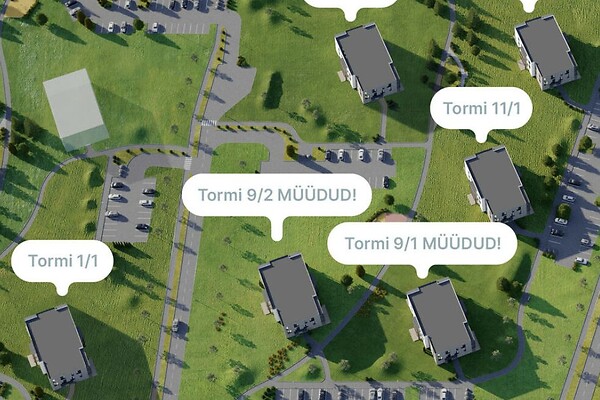The image size is (600, 400).
Task: Select the Tormi 1/1 building label
Action: tap(63, 262)
